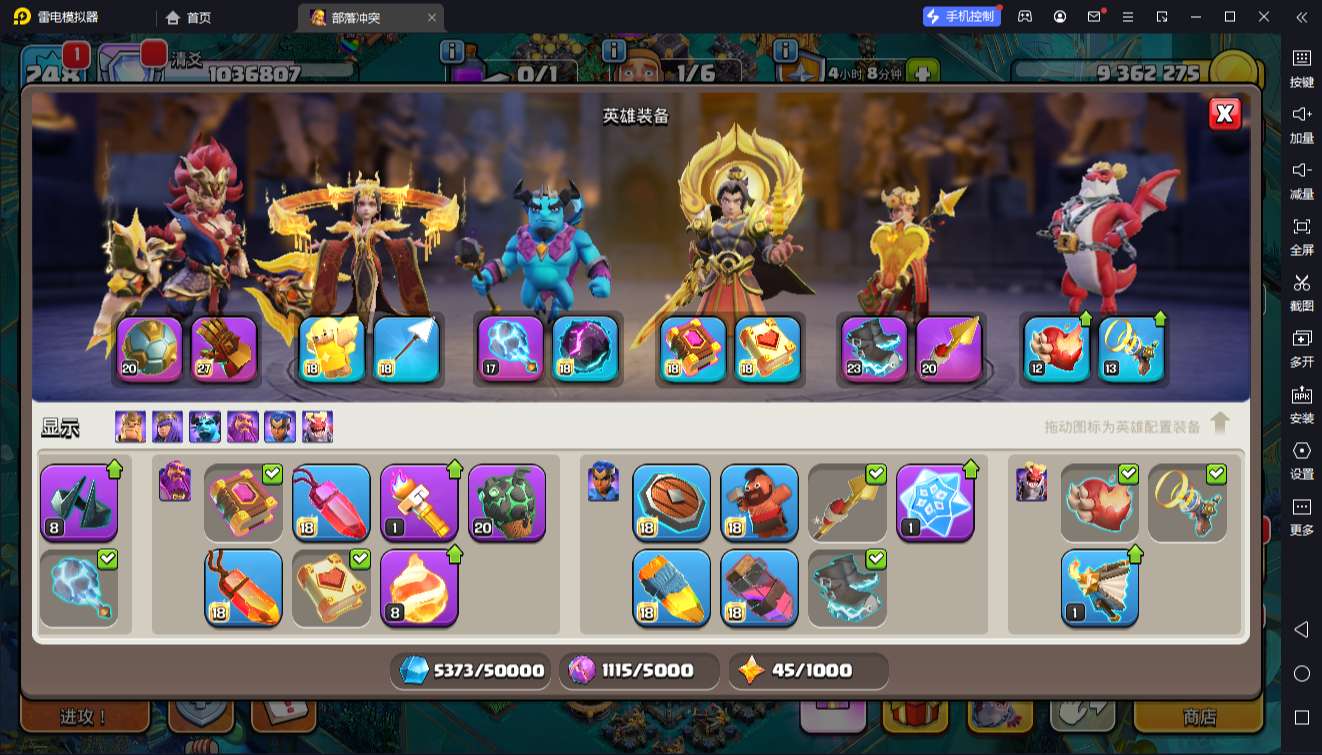Select the level 8 fireball equipment
This screenshot has height=755, width=1322.
click(419, 587)
